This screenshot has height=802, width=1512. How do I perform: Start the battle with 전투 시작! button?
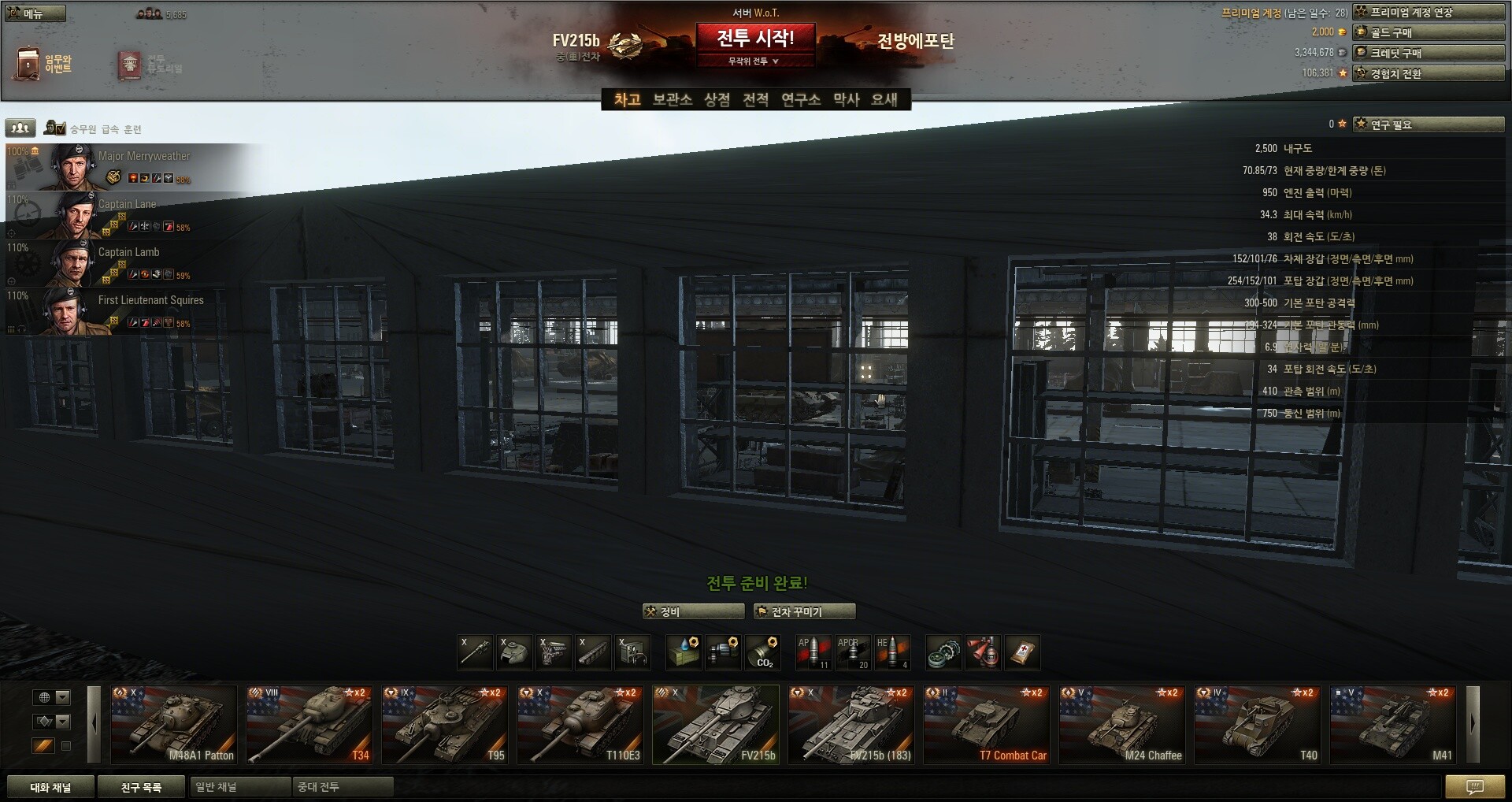click(x=754, y=38)
